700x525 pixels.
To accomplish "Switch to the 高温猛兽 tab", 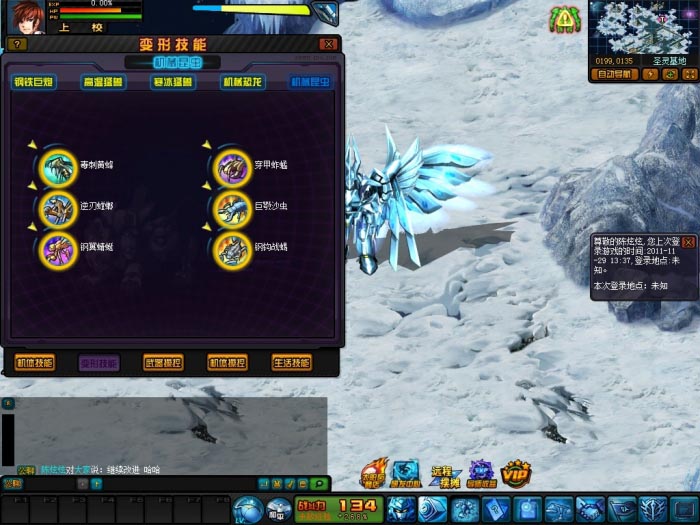I will (103, 82).
